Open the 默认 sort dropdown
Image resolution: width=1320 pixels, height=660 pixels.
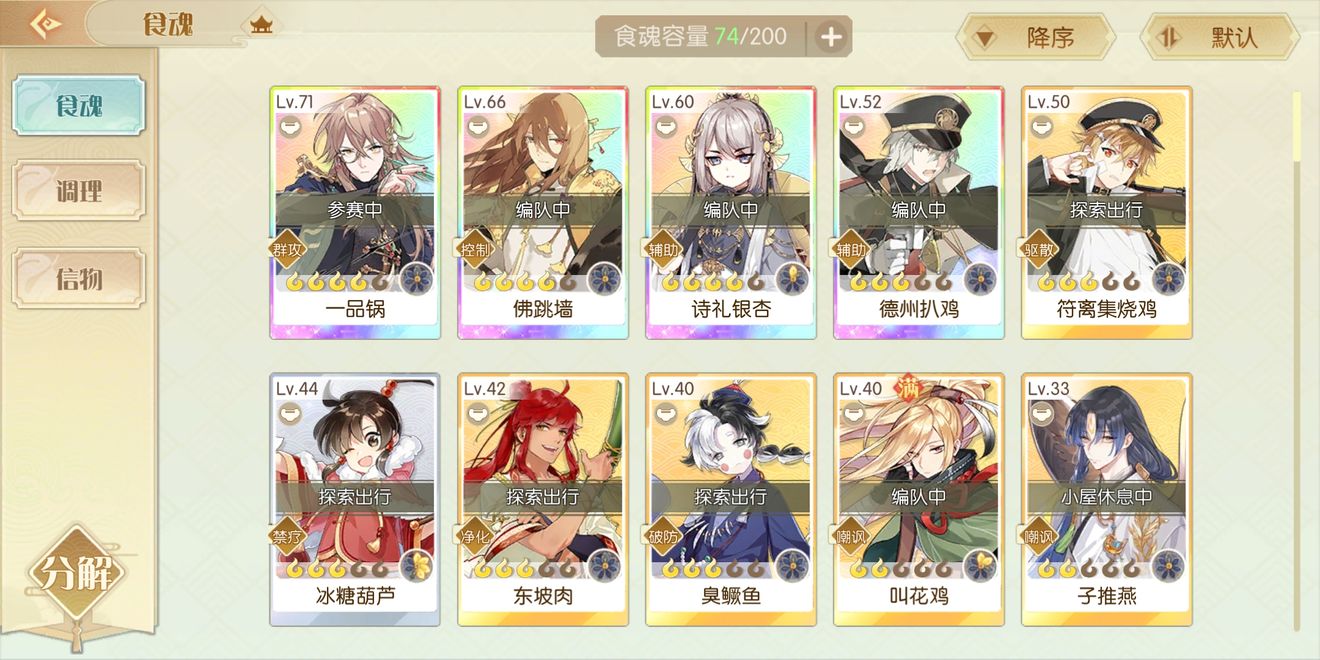click(x=1220, y=38)
